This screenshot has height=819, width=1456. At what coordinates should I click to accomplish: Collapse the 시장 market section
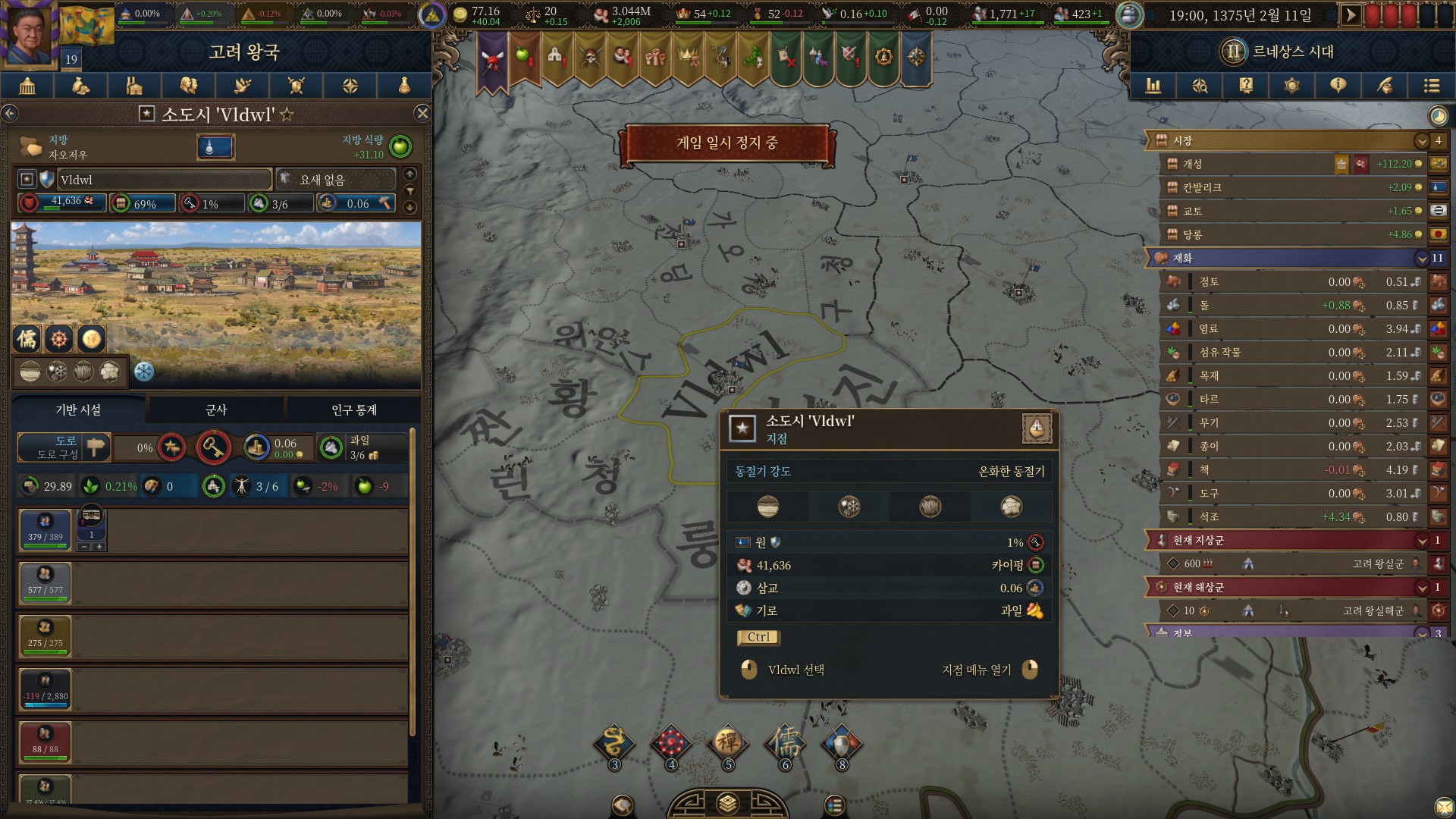pos(1423,141)
